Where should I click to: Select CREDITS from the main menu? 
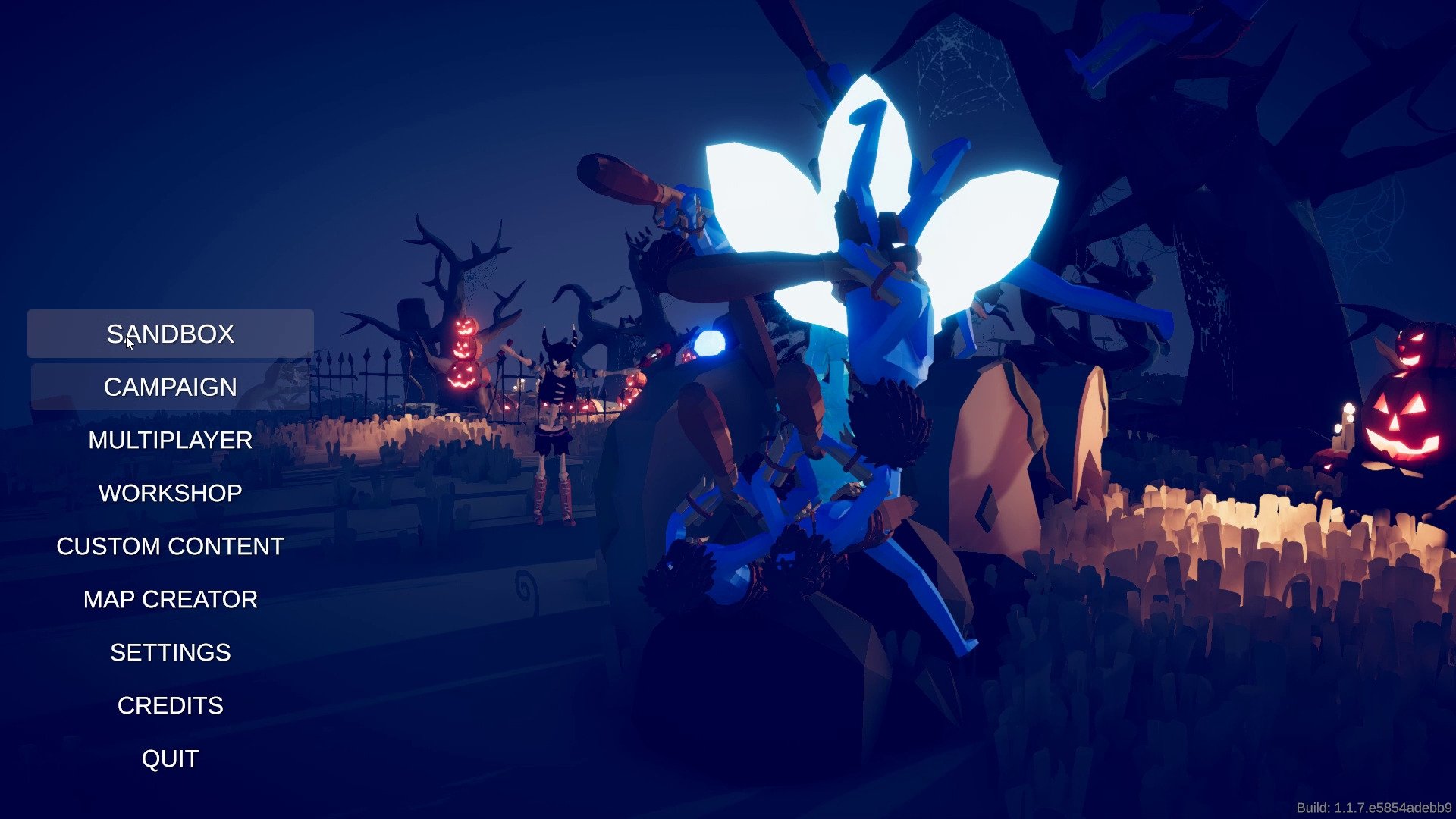[x=170, y=705]
